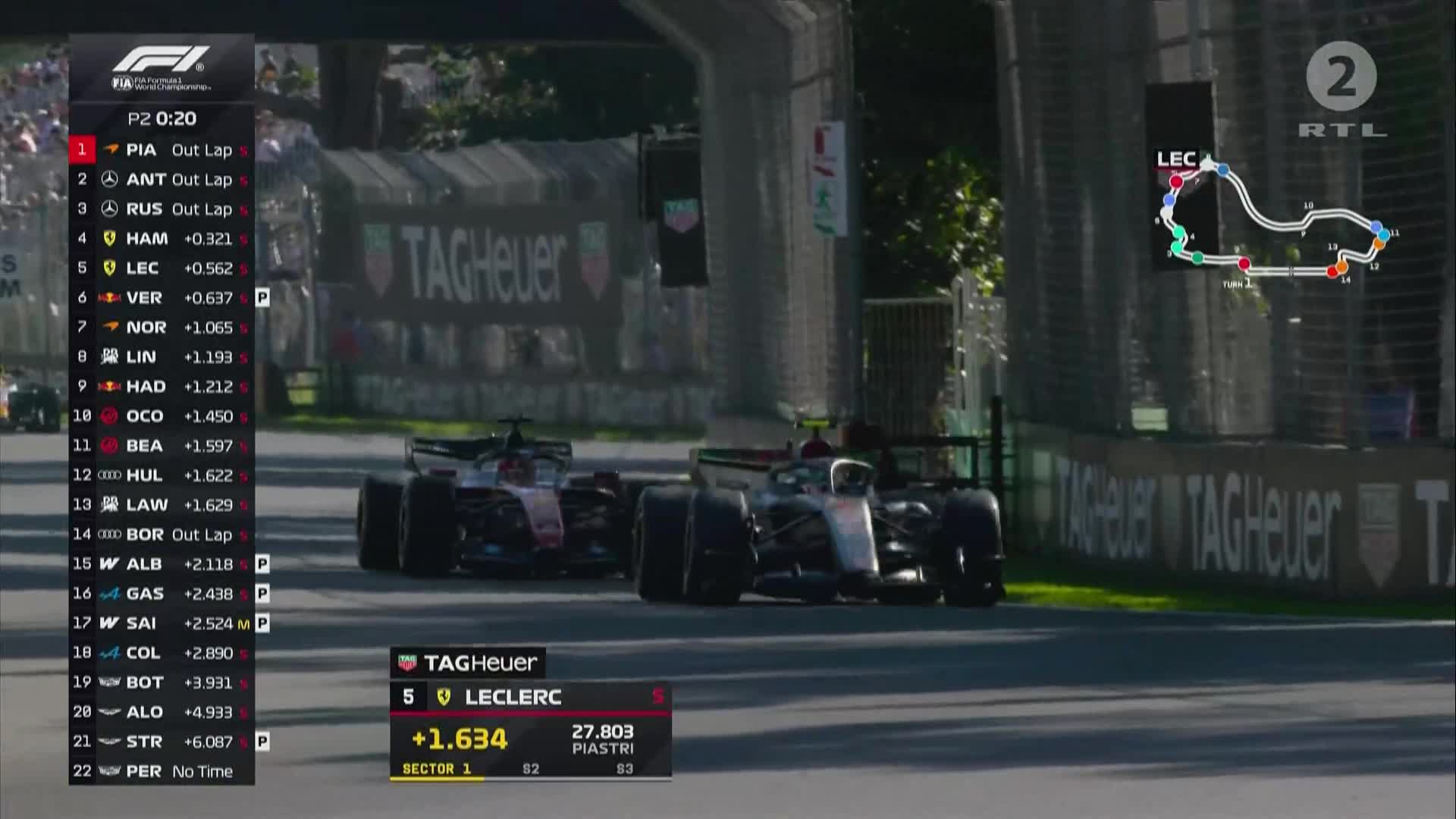The image size is (1456, 819).
Task: Choose the ANT row in second place
Action: pos(162,180)
